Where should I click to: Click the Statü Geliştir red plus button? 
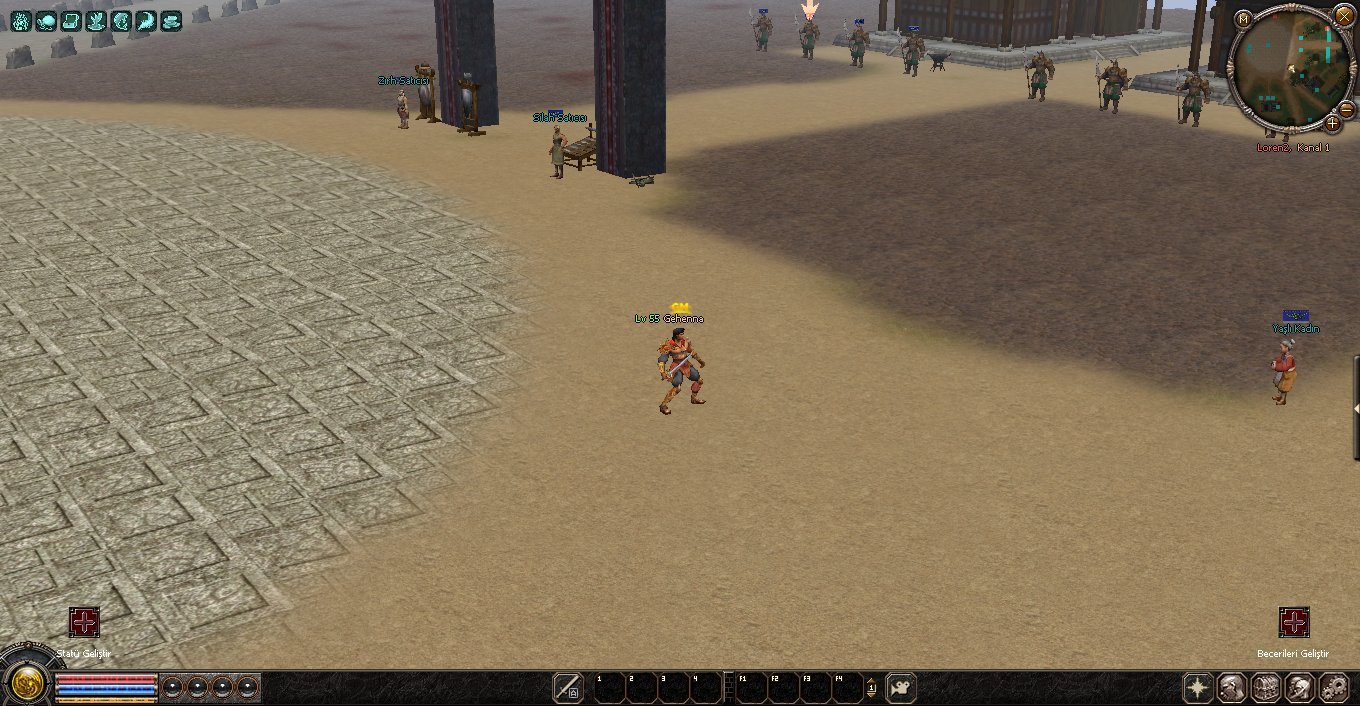84,622
